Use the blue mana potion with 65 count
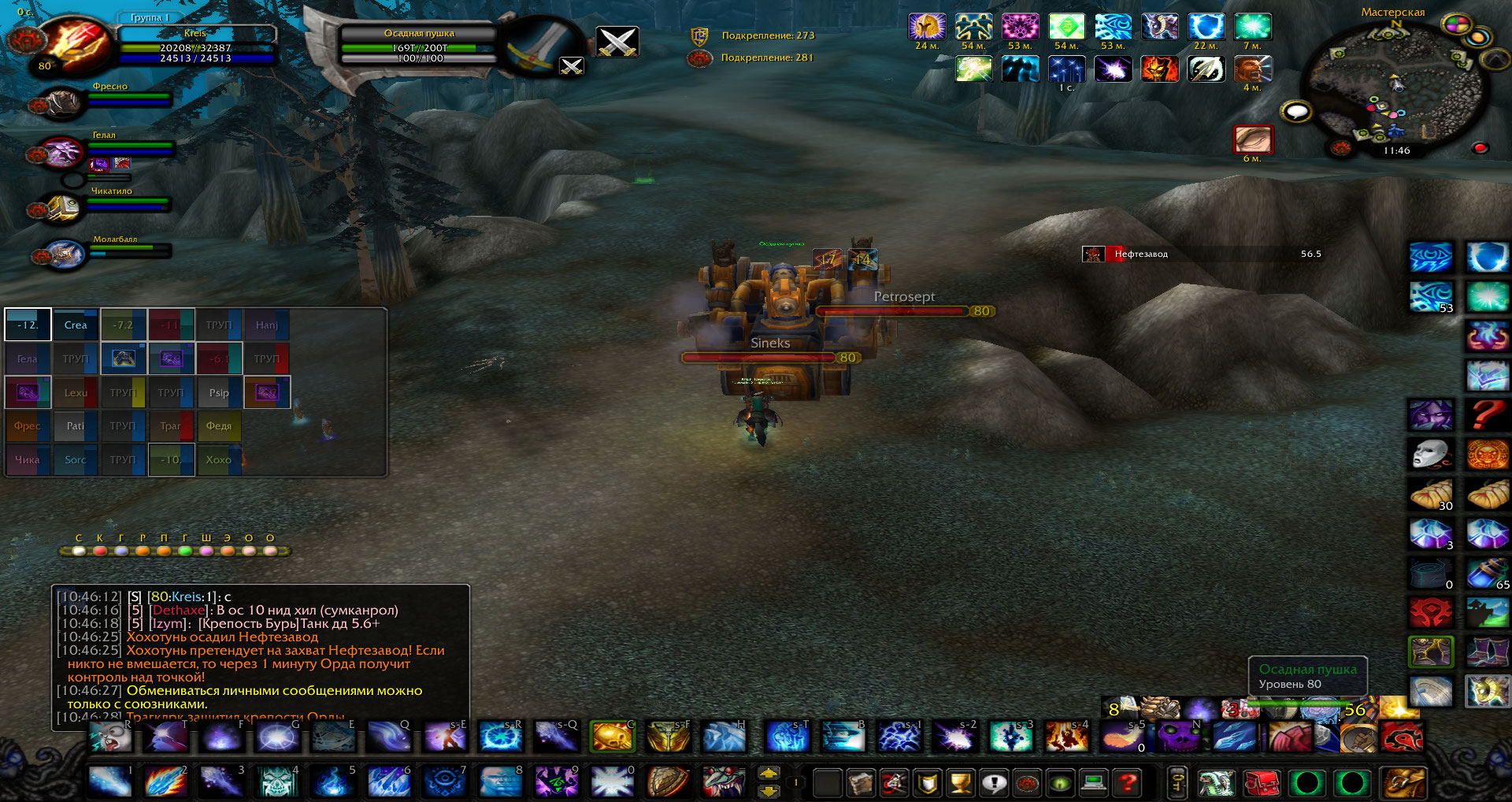Screen dimensions: 1512x802 click(1487, 573)
